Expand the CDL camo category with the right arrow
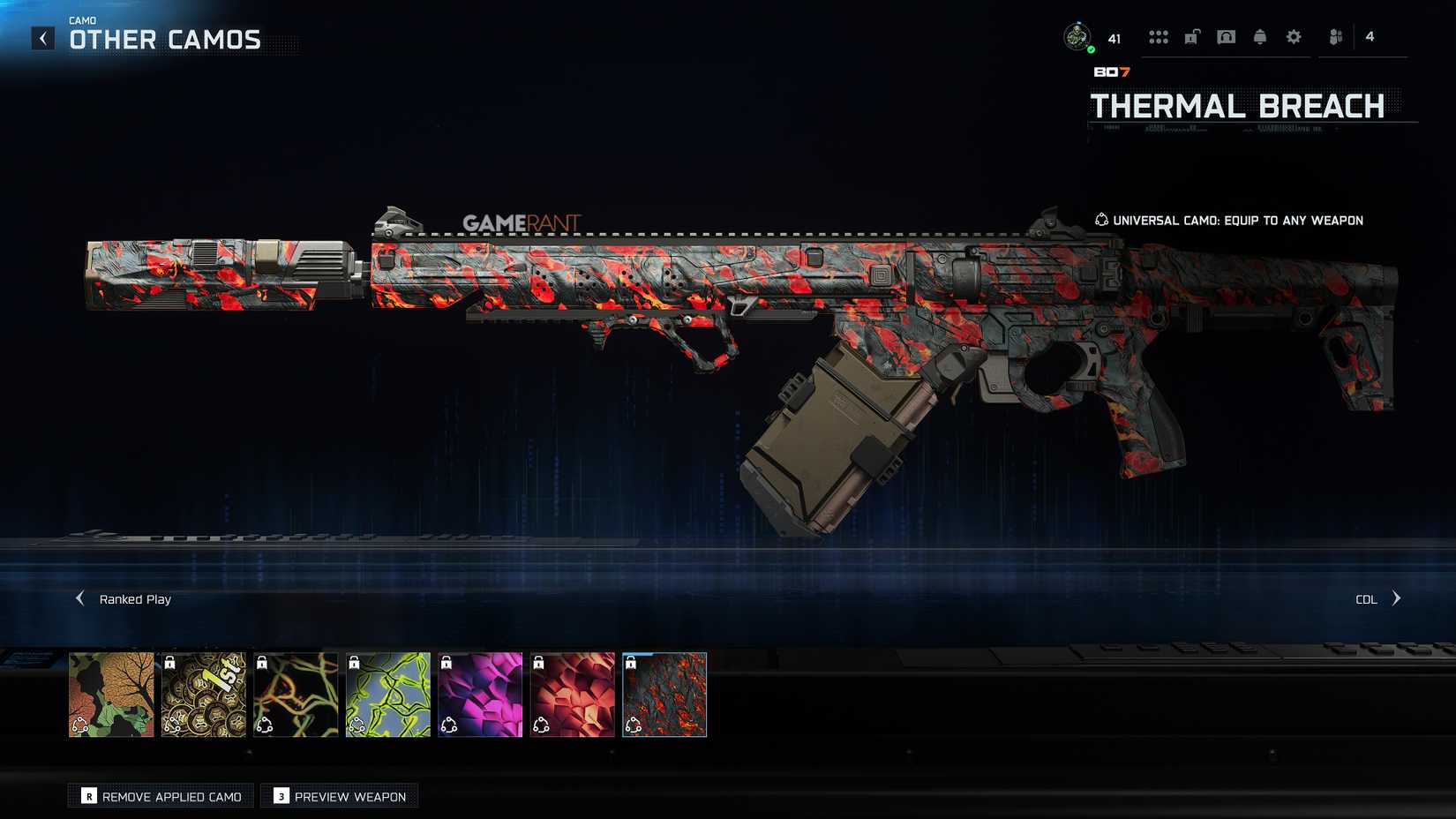Screen dimensions: 1456x819 (x=1397, y=598)
